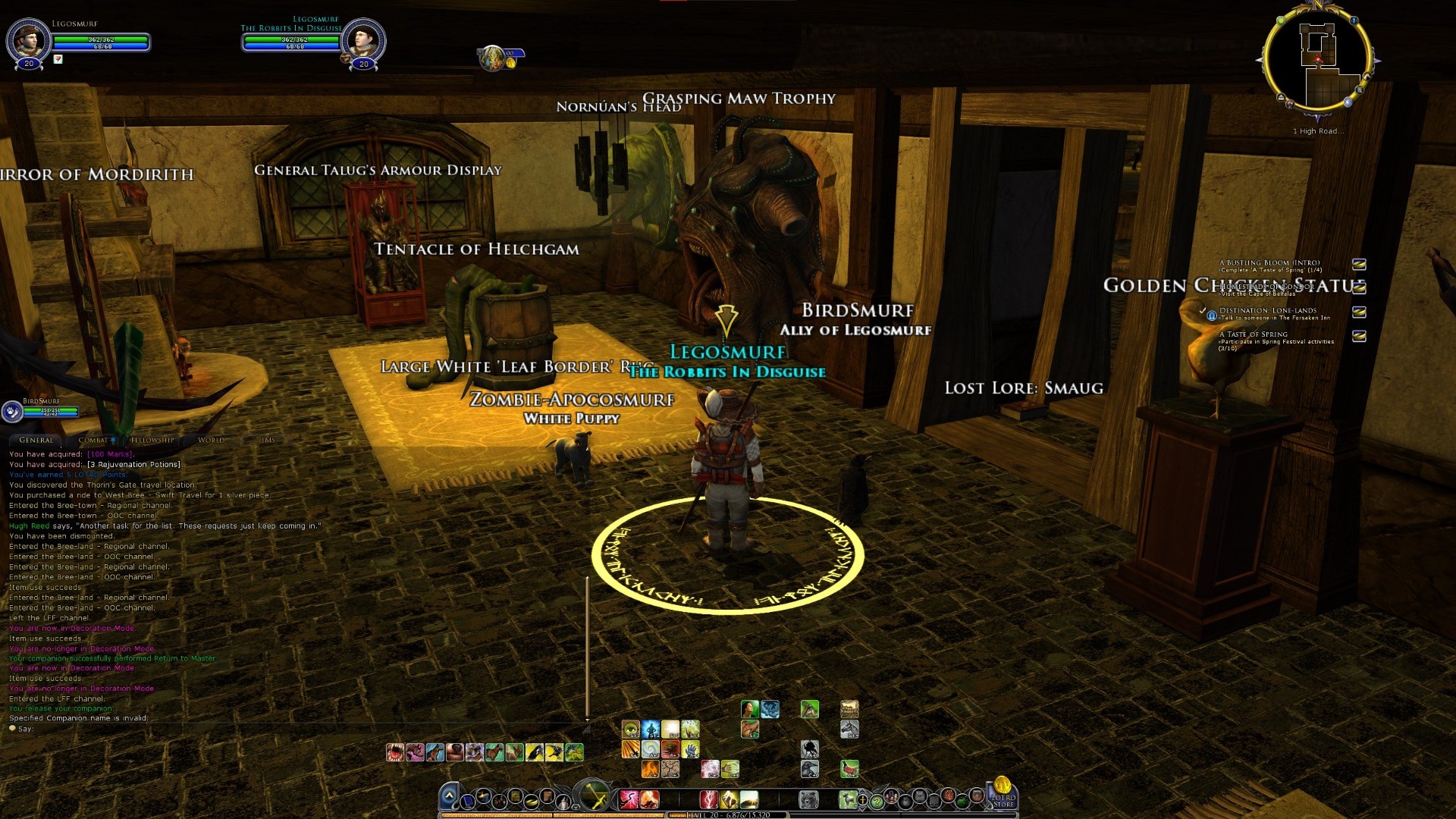Activate the green eye skill icon
The height and width of the screenshot is (819, 1456).
pos(630,730)
